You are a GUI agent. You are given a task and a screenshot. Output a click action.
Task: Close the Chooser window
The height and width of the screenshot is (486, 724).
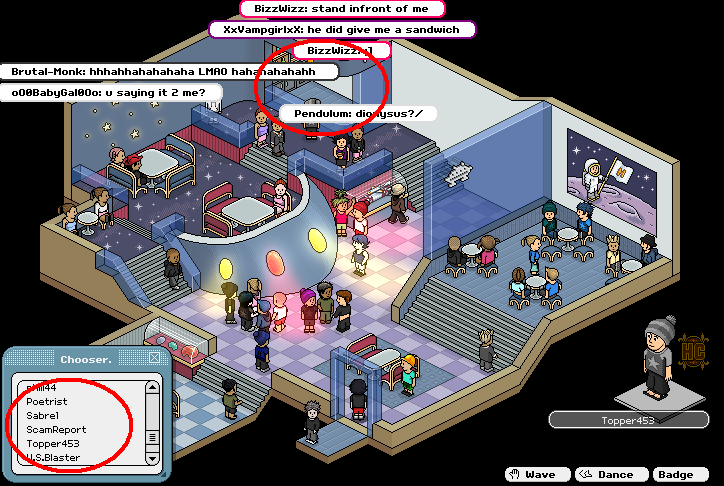tap(154, 358)
